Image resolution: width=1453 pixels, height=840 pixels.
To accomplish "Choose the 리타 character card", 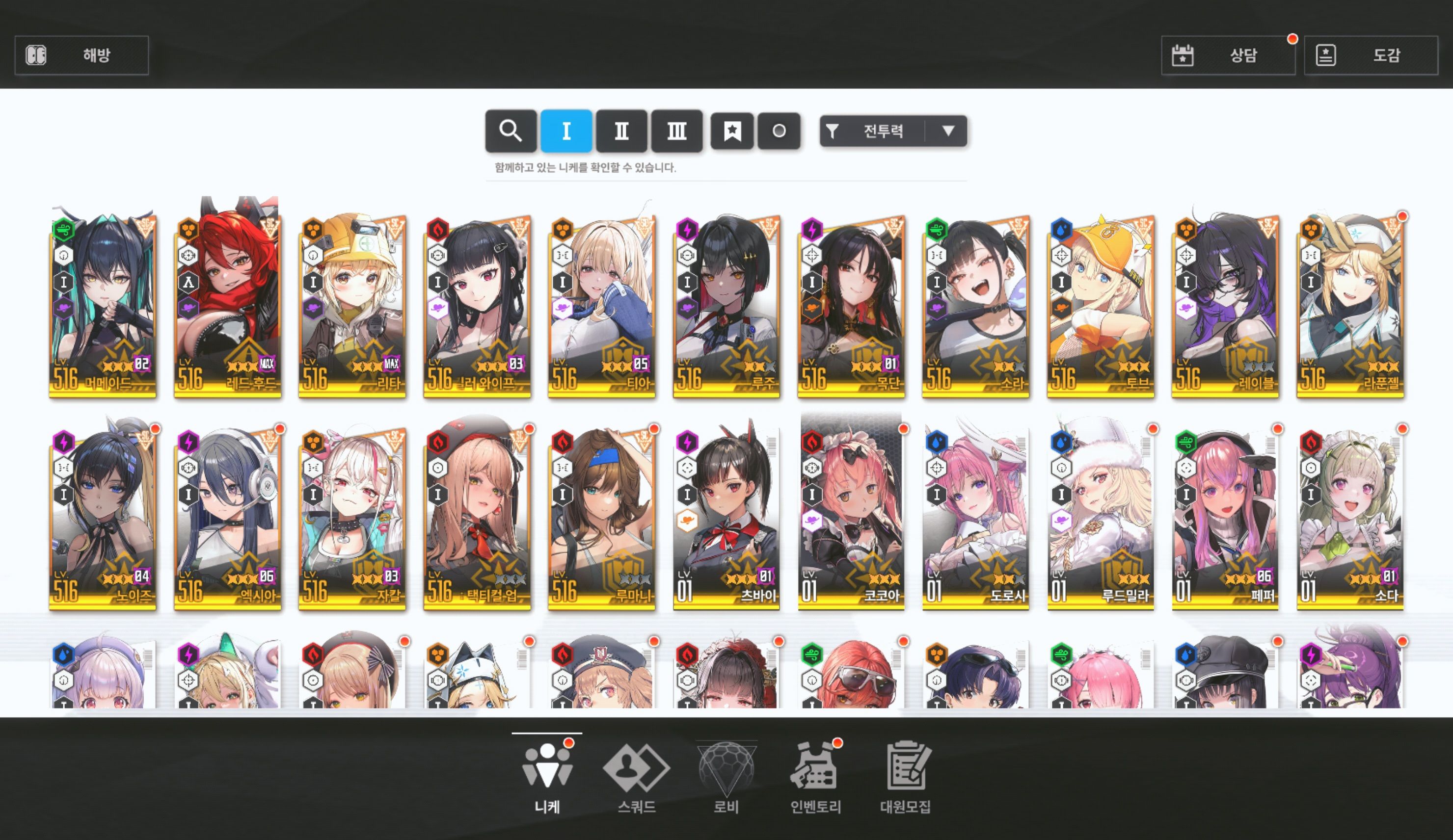I will 352,305.
